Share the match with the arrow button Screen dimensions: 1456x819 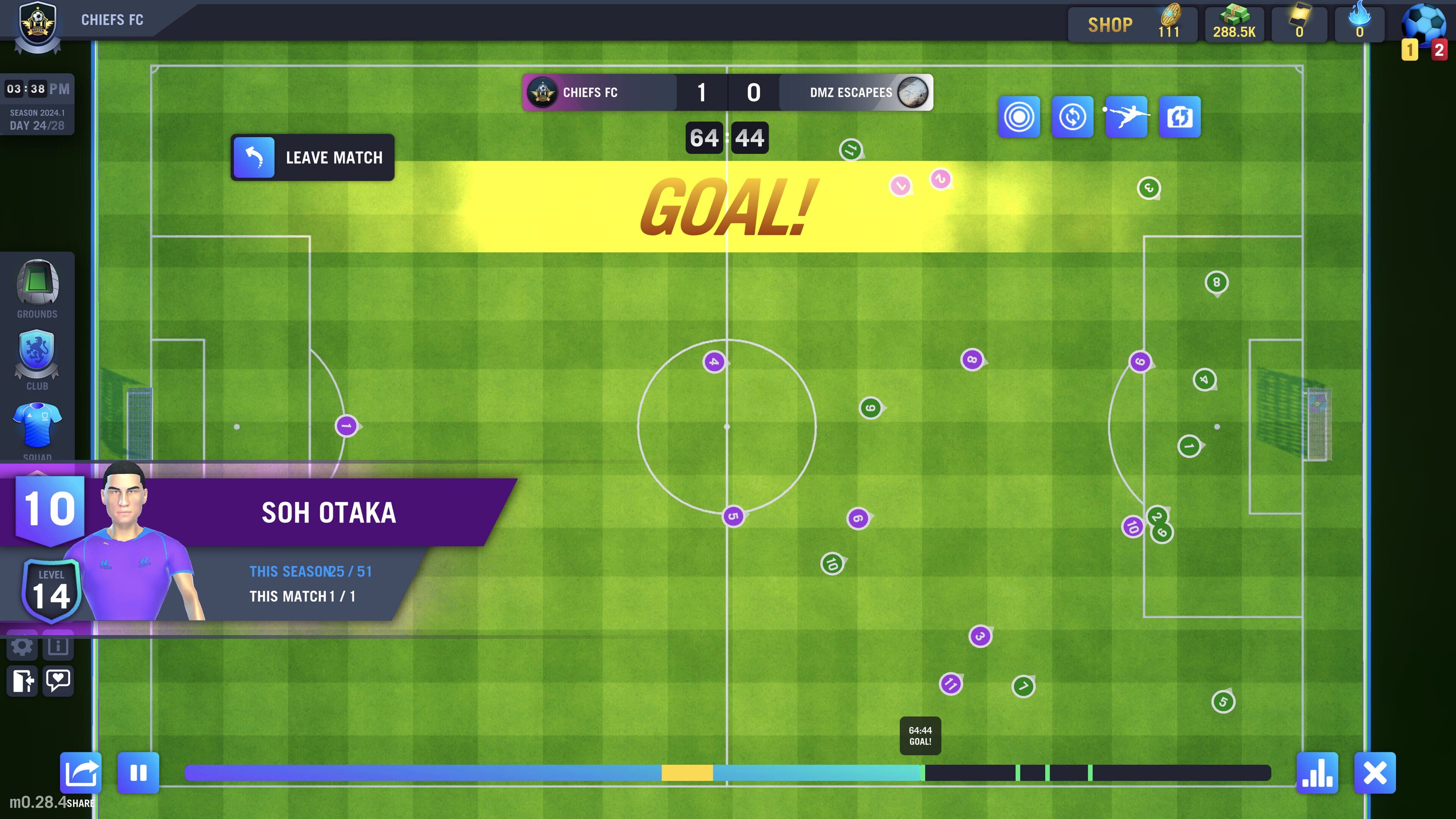pos(81,773)
